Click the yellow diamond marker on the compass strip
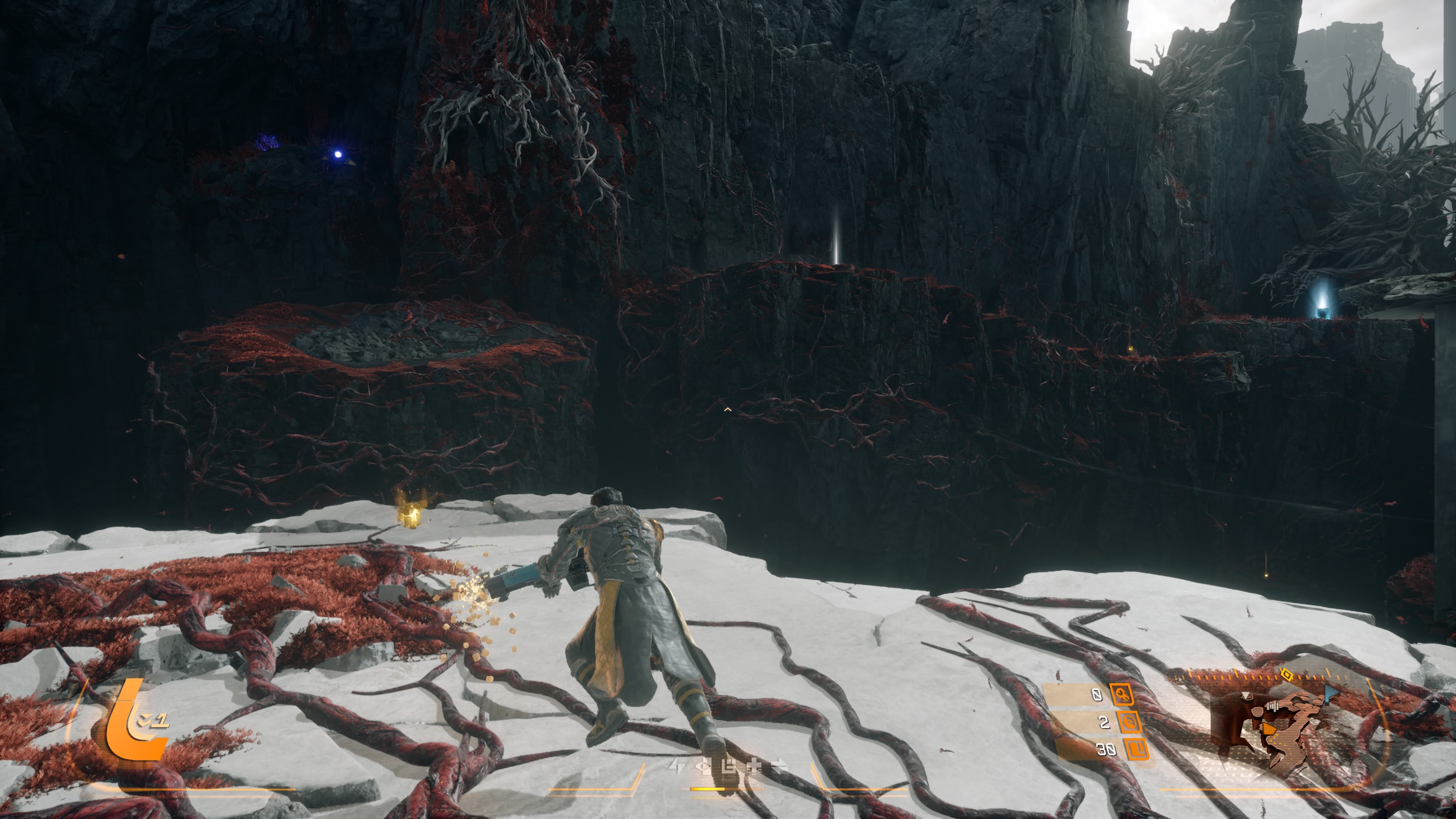The image size is (1456, 819). tap(1287, 674)
